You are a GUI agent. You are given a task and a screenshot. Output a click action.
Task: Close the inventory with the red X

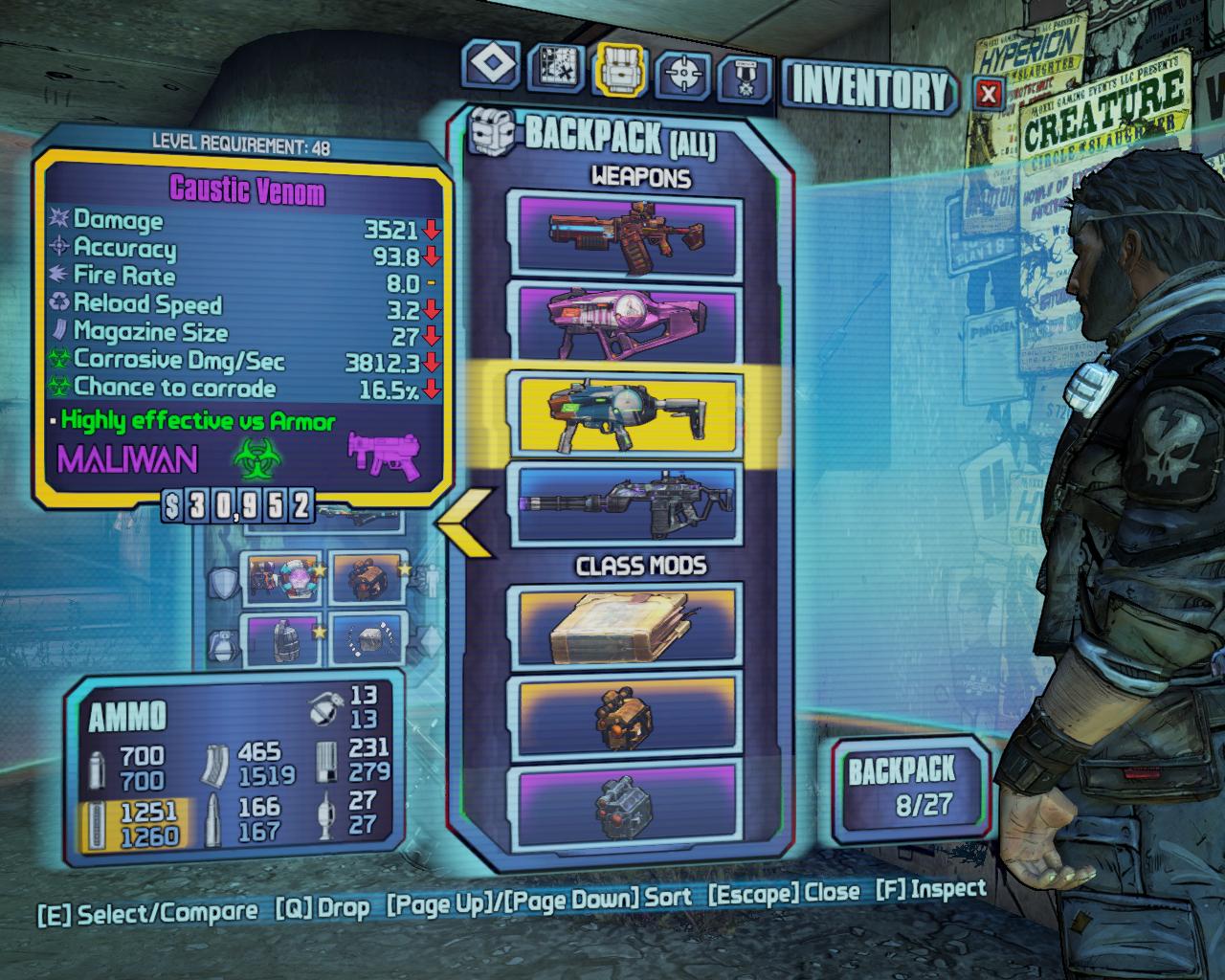coord(990,93)
